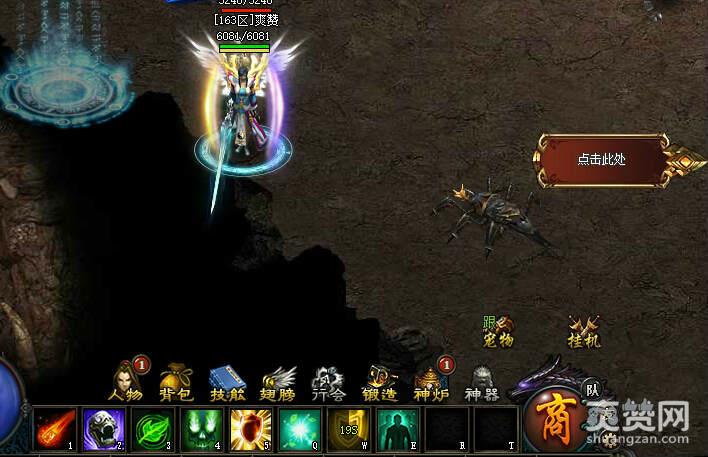
Task: Open the 翅膀 wings menu
Action: click(279, 382)
